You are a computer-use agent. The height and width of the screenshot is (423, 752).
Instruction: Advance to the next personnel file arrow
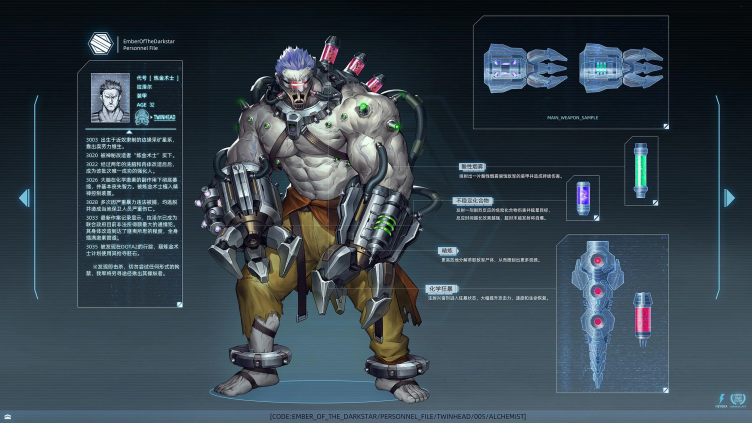tap(729, 198)
